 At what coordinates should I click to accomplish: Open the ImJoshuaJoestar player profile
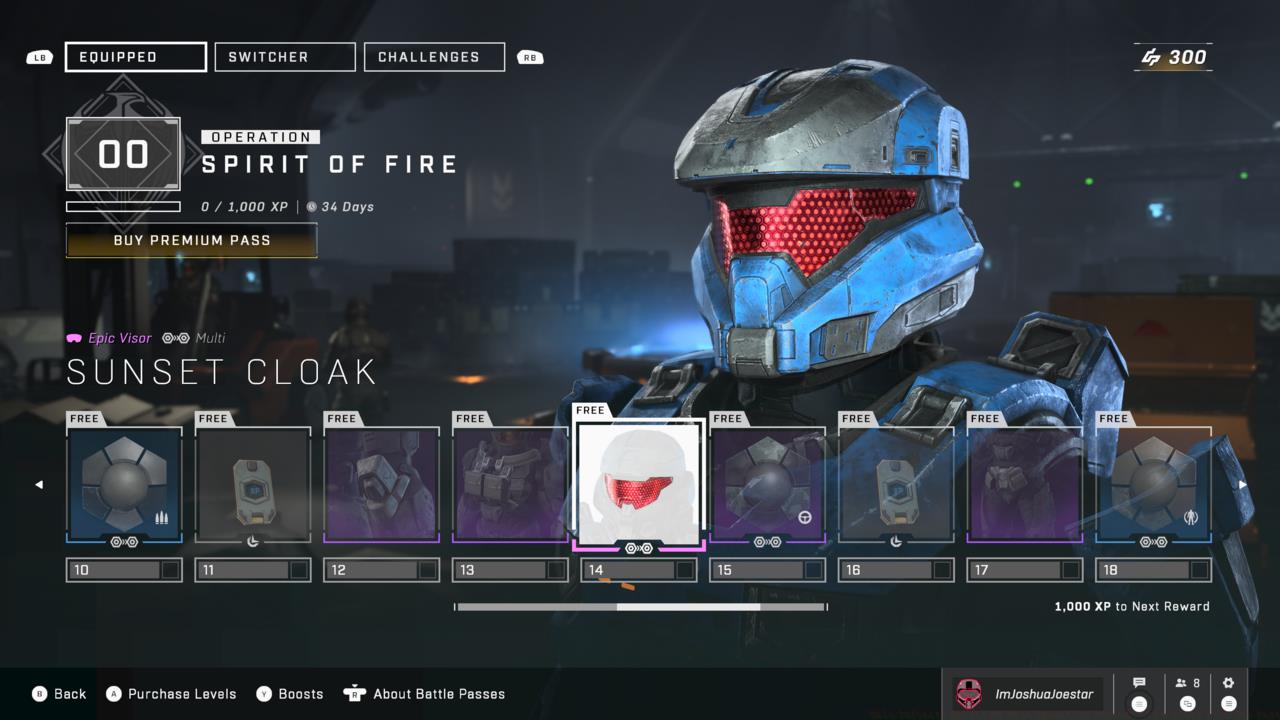(1027, 694)
